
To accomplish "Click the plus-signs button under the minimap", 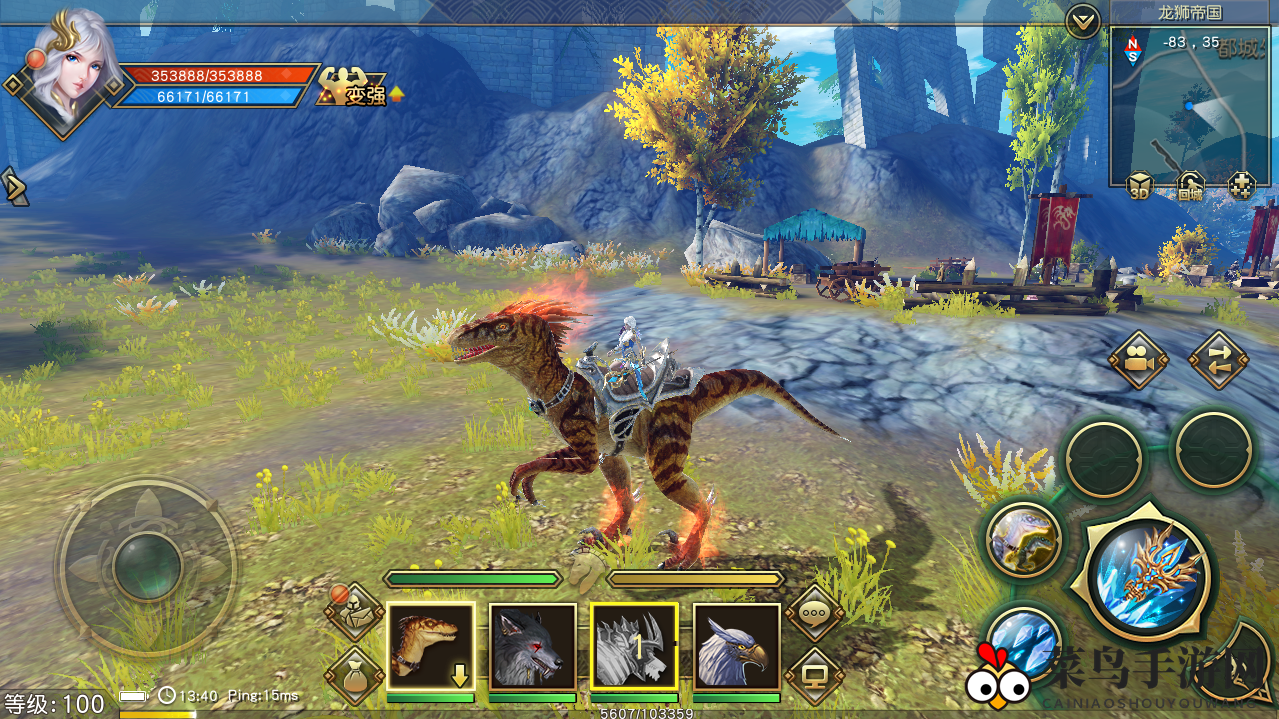I will [1241, 186].
